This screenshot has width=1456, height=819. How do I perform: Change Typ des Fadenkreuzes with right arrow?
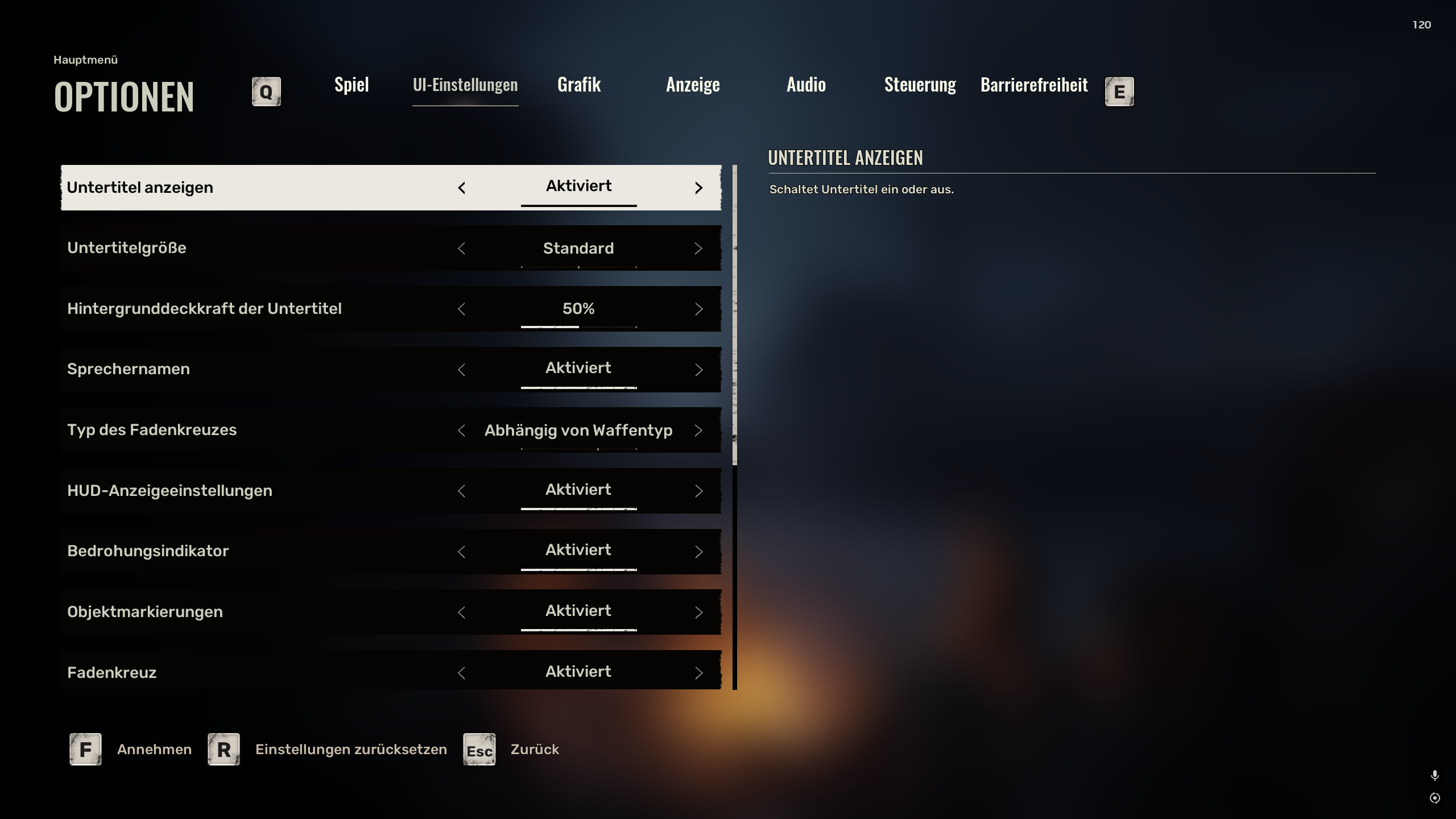click(x=699, y=431)
